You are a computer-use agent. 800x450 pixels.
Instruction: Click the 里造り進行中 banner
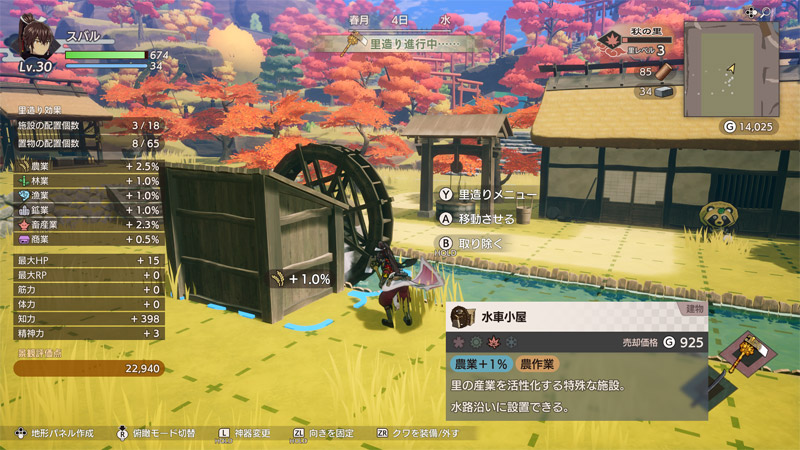pos(400,44)
